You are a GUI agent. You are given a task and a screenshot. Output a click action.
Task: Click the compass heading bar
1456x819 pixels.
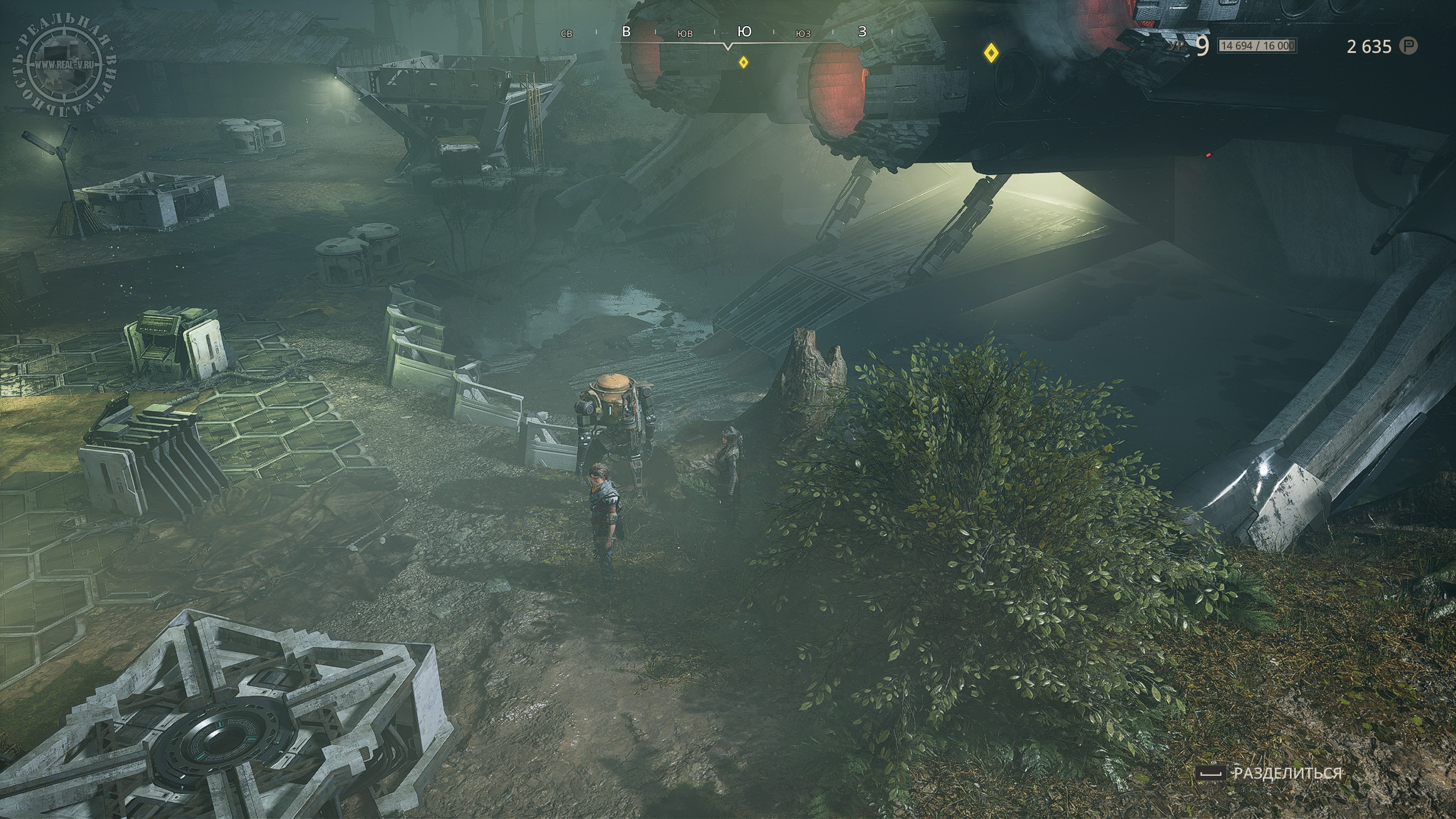[728, 34]
